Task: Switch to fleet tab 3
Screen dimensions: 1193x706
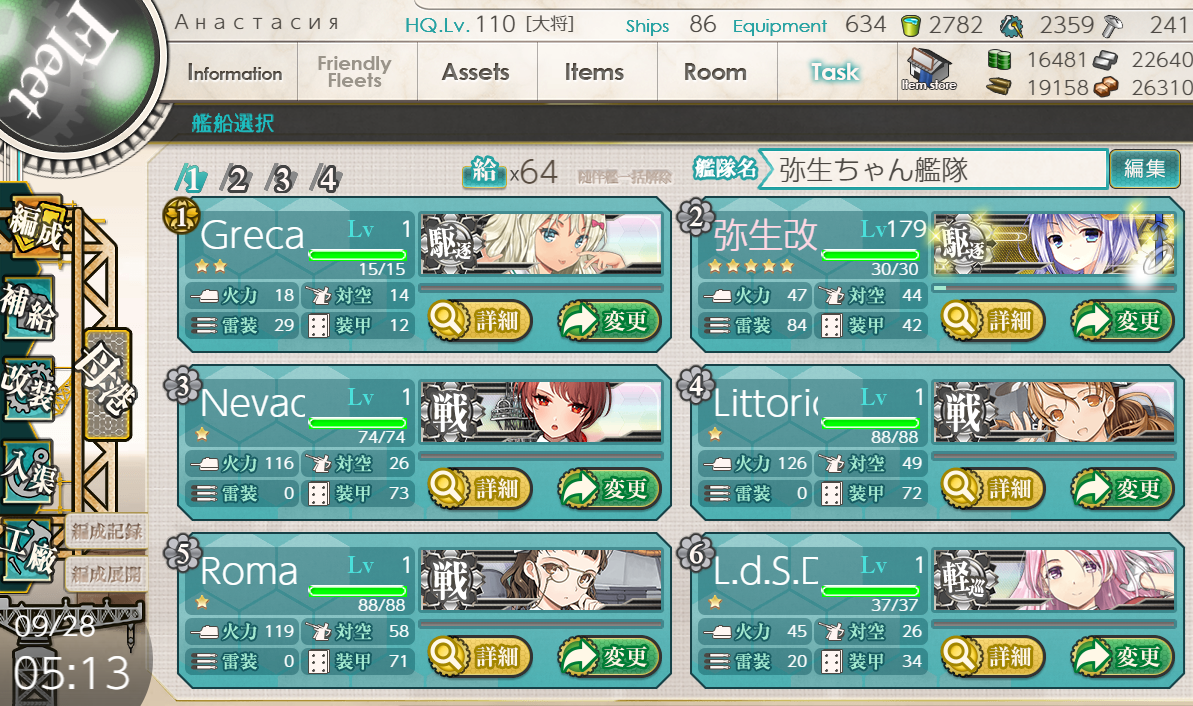Action: [282, 179]
